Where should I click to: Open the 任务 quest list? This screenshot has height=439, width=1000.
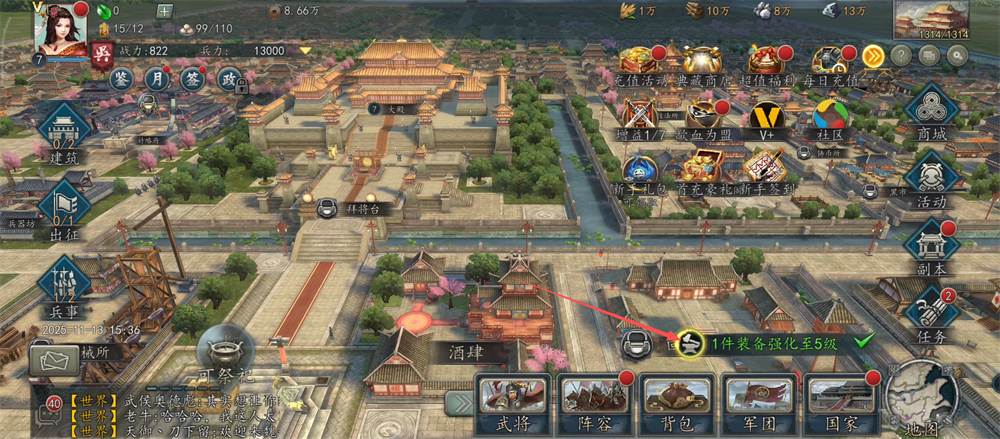click(931, 314)
